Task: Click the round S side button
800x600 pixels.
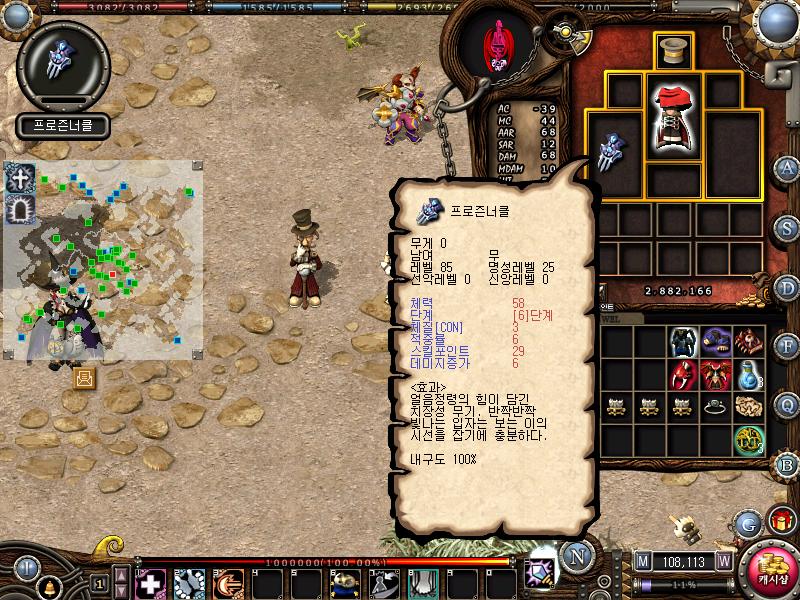Action: [788, 228]
